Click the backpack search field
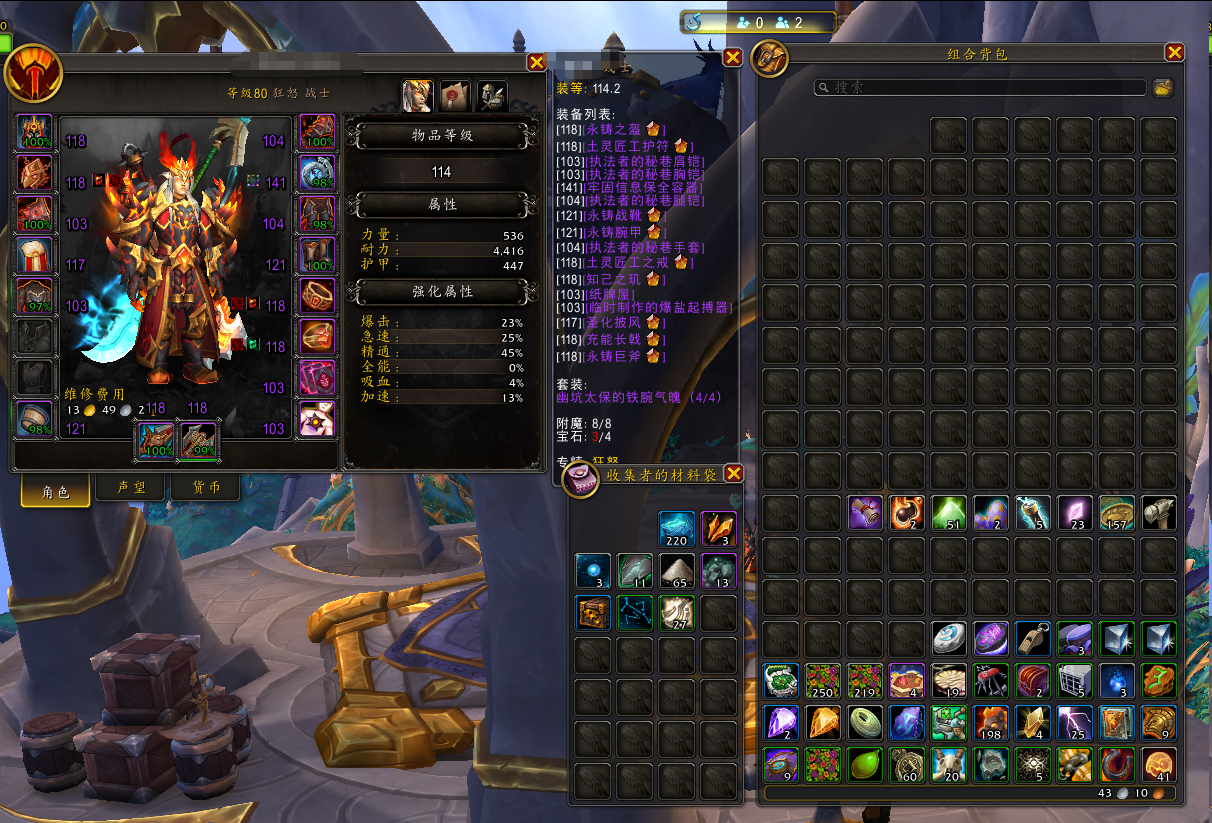 pyautogui.click(x=980, y=88)
